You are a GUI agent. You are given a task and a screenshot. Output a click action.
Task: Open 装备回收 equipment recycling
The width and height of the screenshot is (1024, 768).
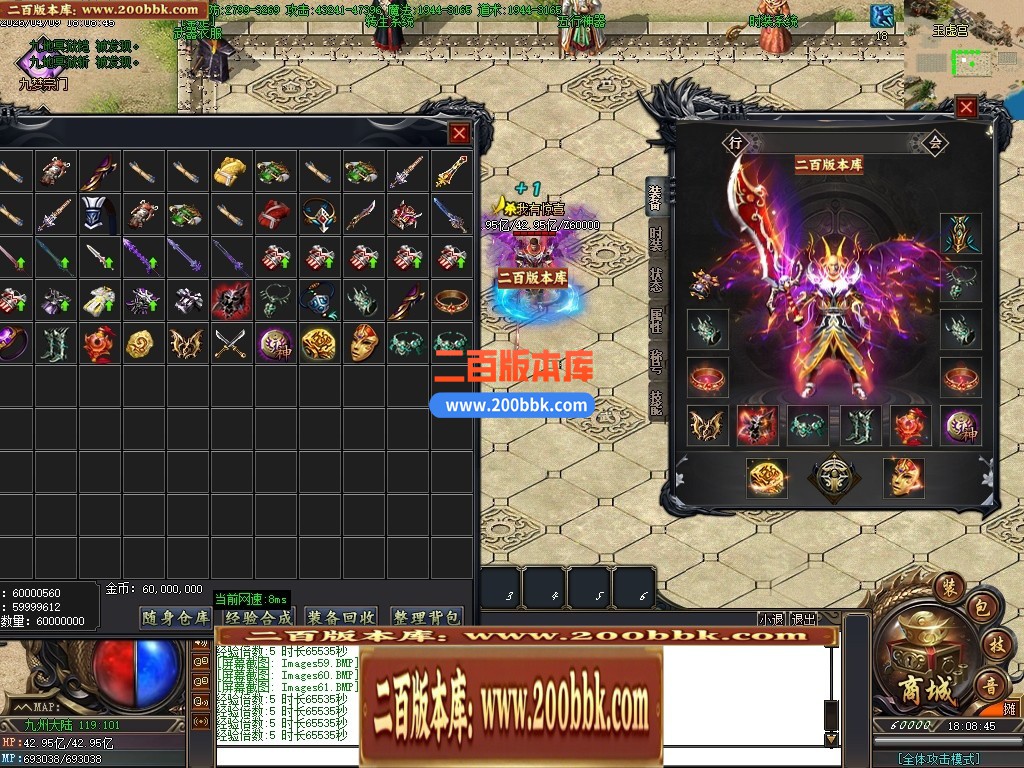click(342, 618)
